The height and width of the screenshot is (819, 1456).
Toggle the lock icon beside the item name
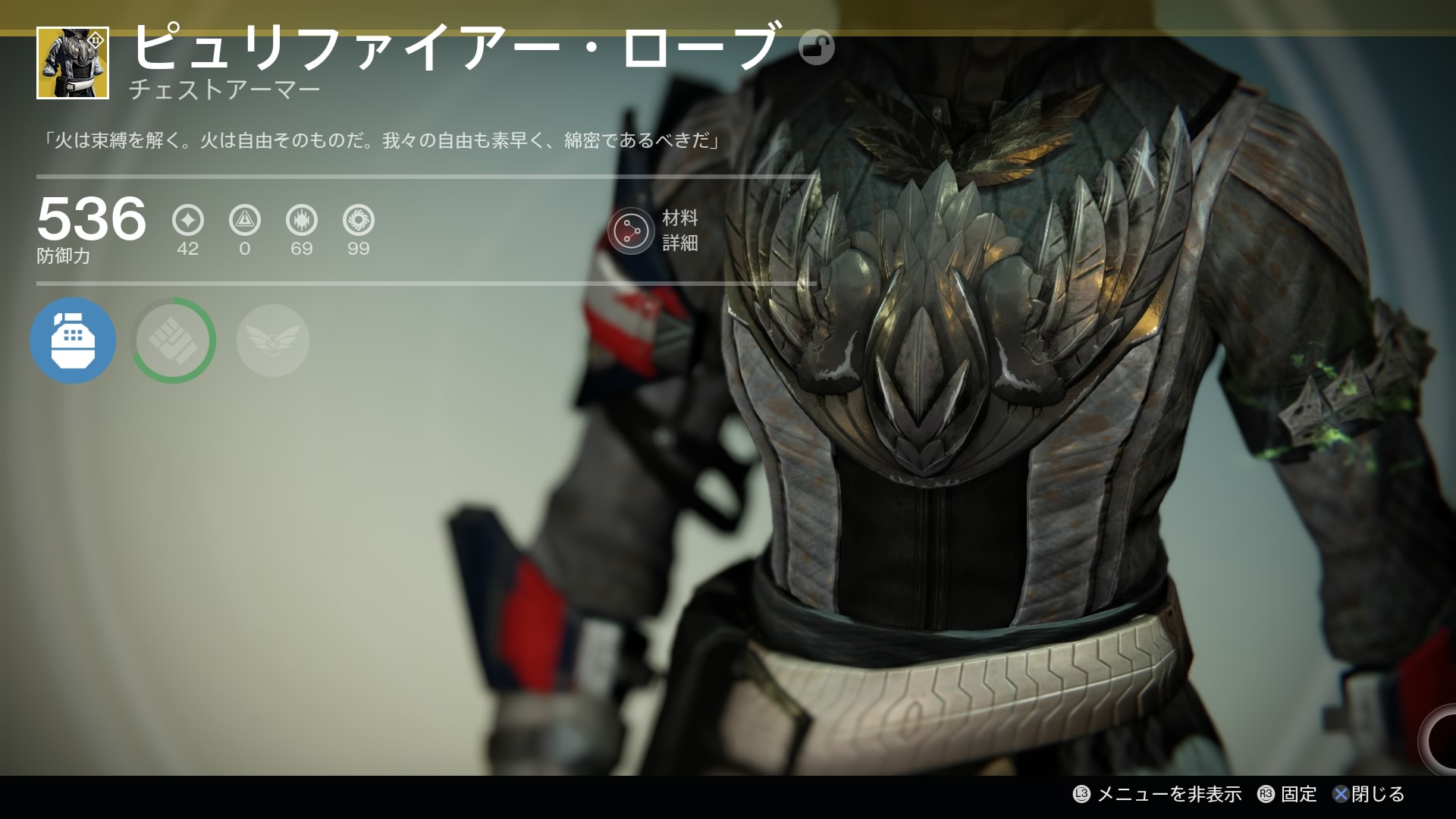pos(817,48)
